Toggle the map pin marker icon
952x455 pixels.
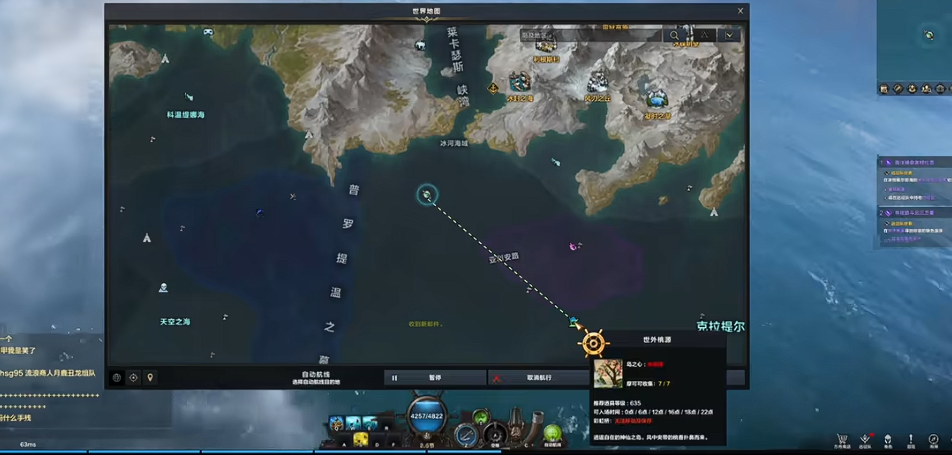(x=150, y=378)
